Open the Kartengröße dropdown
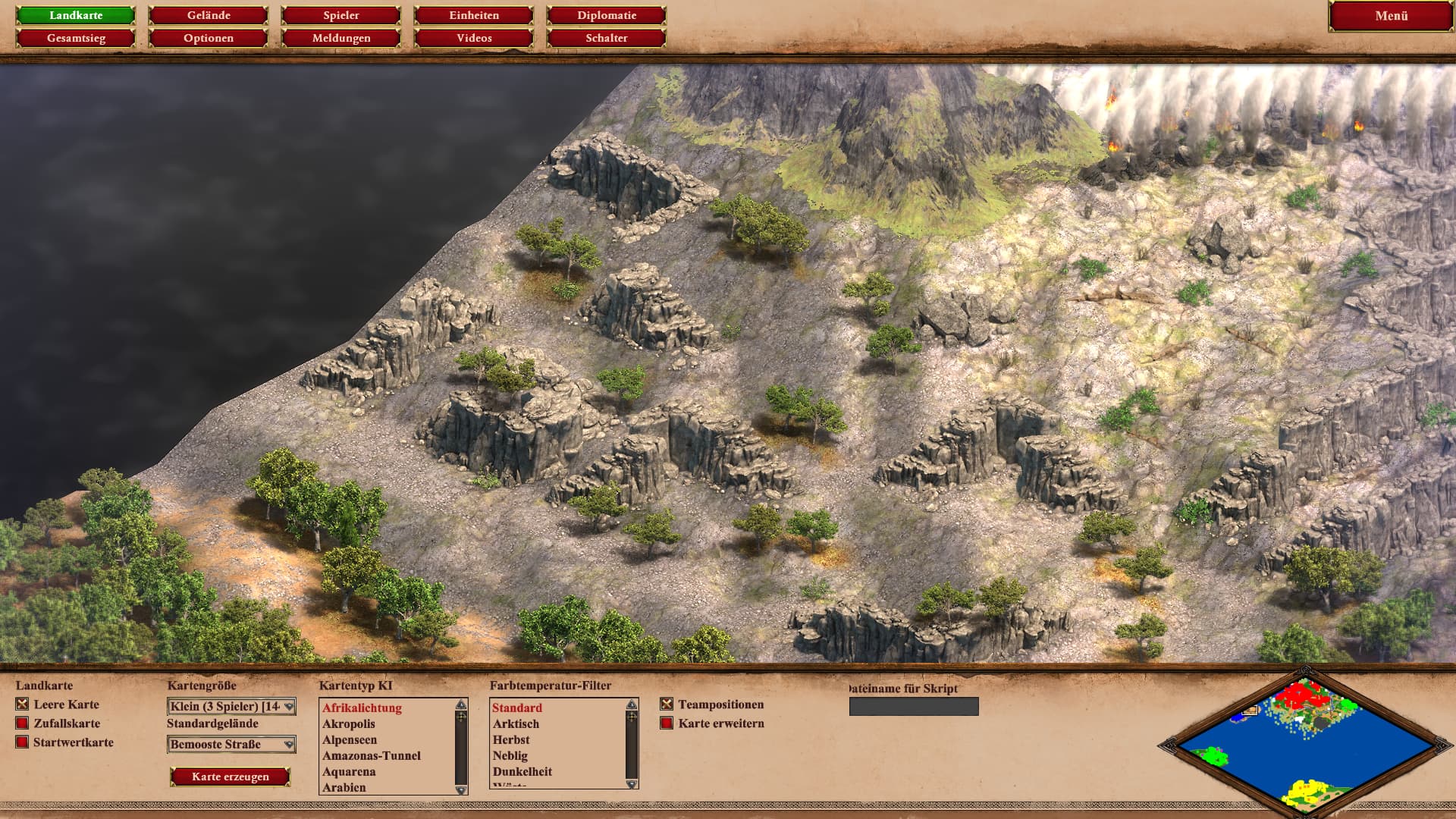The image size is (1456, 819). coord(231,707)
